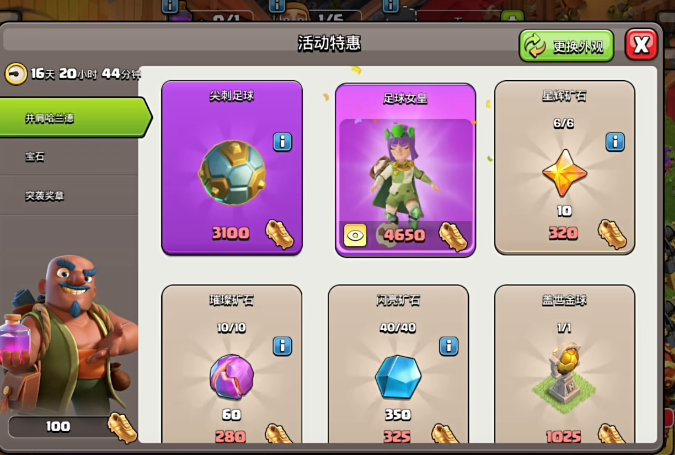675x455 pixels.
Task: Show info for 尖刺足球
Action: click(x=282, y=141)
